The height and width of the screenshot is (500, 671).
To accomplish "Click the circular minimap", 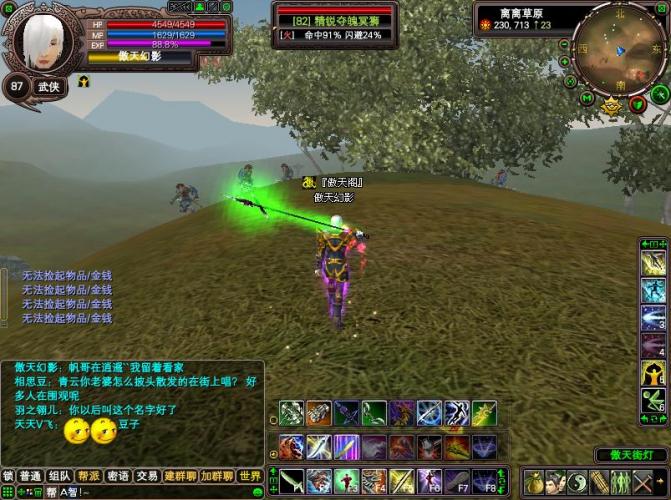I will [x=617, y=49].
